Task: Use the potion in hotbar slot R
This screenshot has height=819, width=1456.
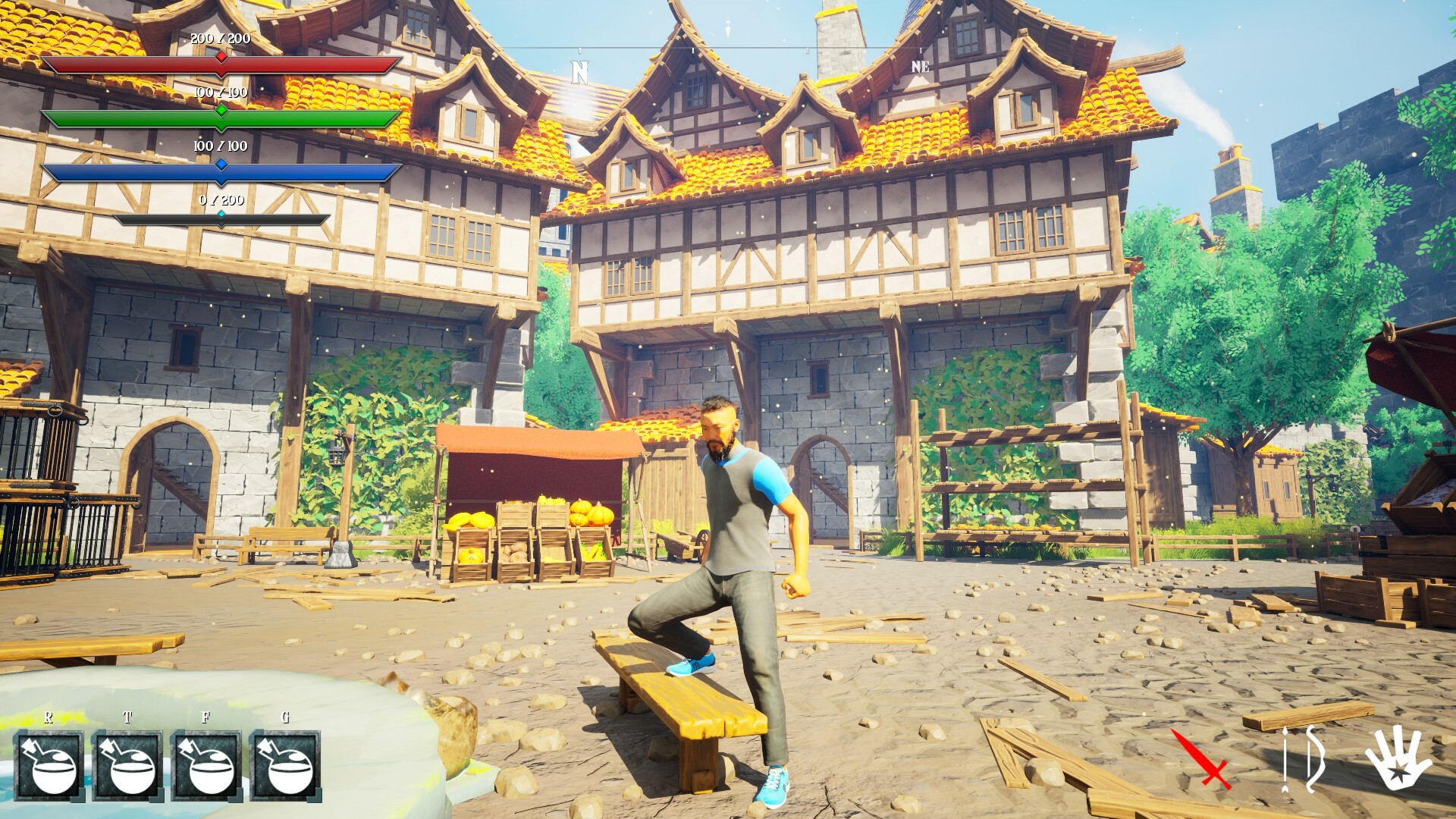Action: click(49, 766)
